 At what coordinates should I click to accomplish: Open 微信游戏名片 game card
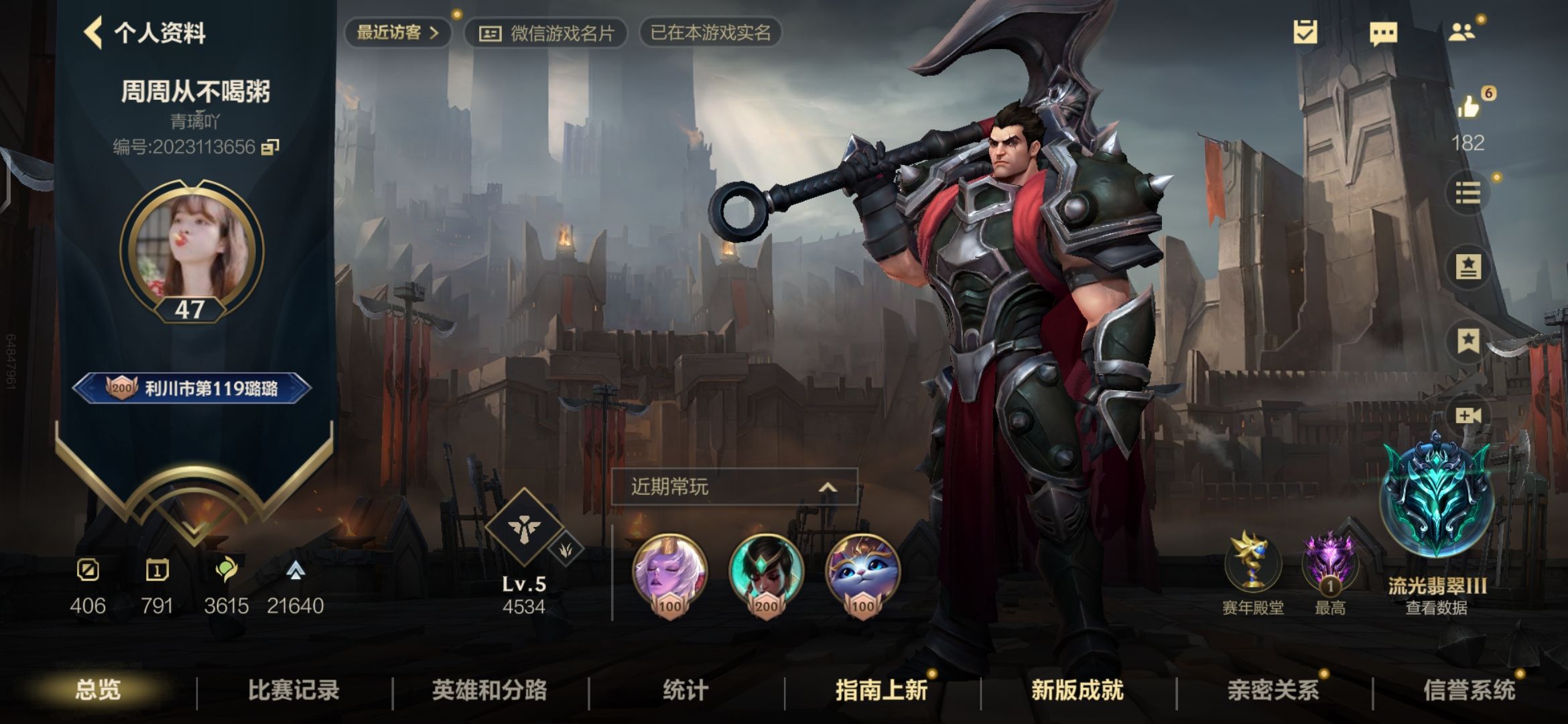click(546, 33)
